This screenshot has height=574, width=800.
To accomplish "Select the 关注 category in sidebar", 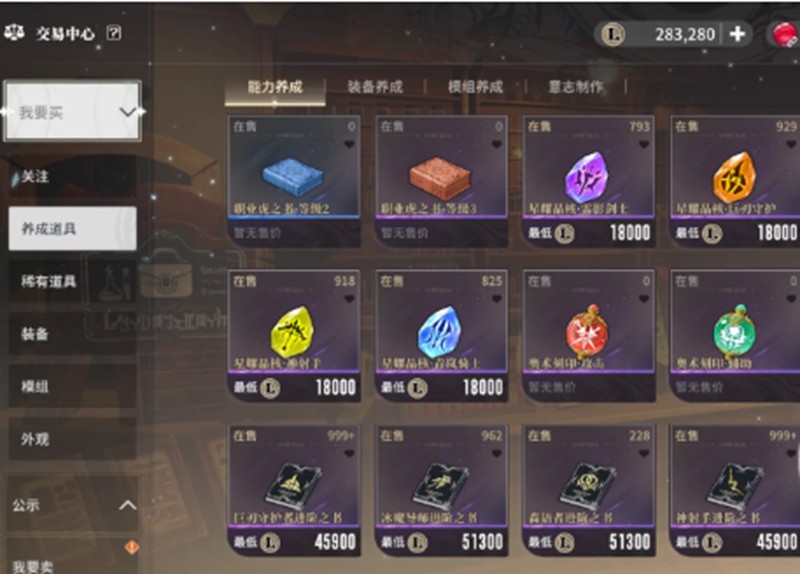I will (36, 176).
